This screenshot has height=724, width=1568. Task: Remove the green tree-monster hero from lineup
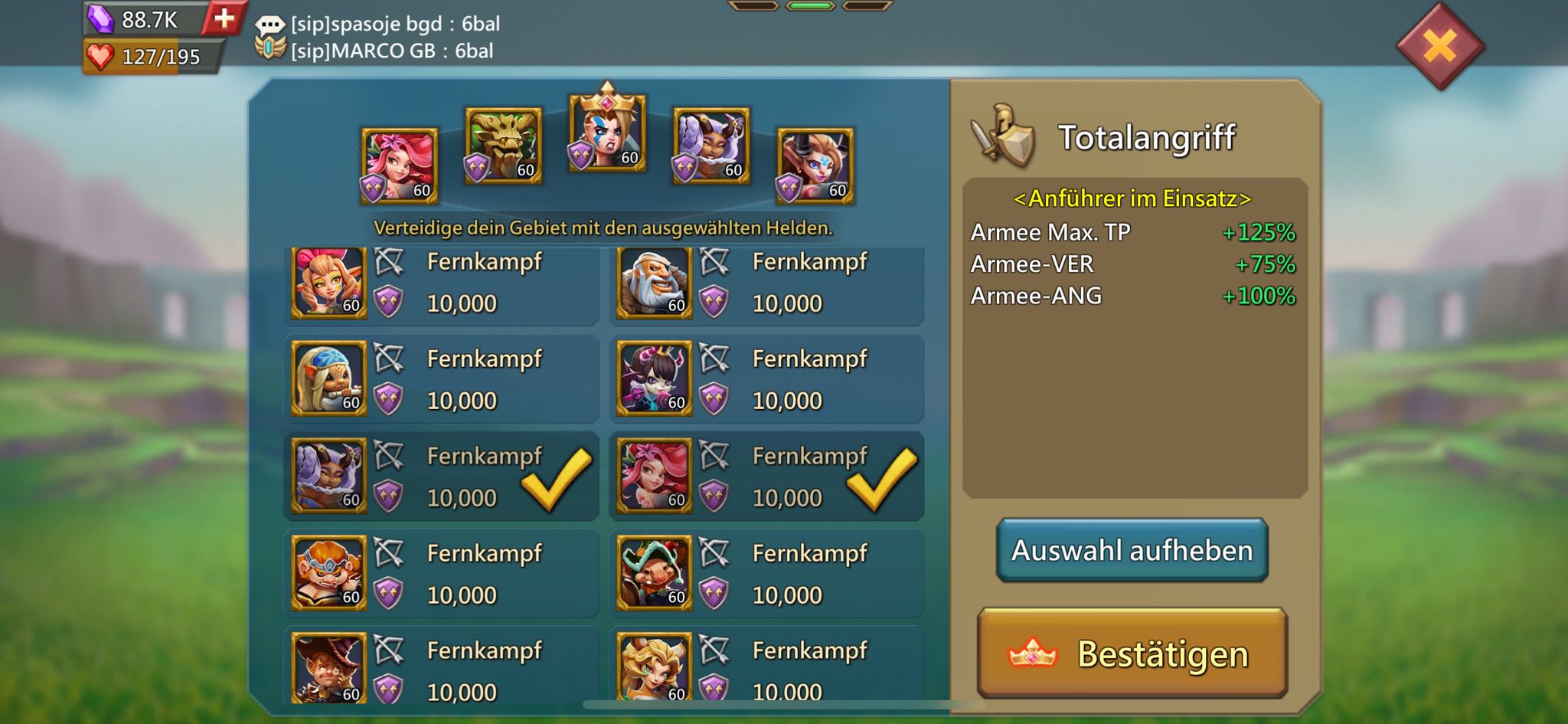[503, 146]
